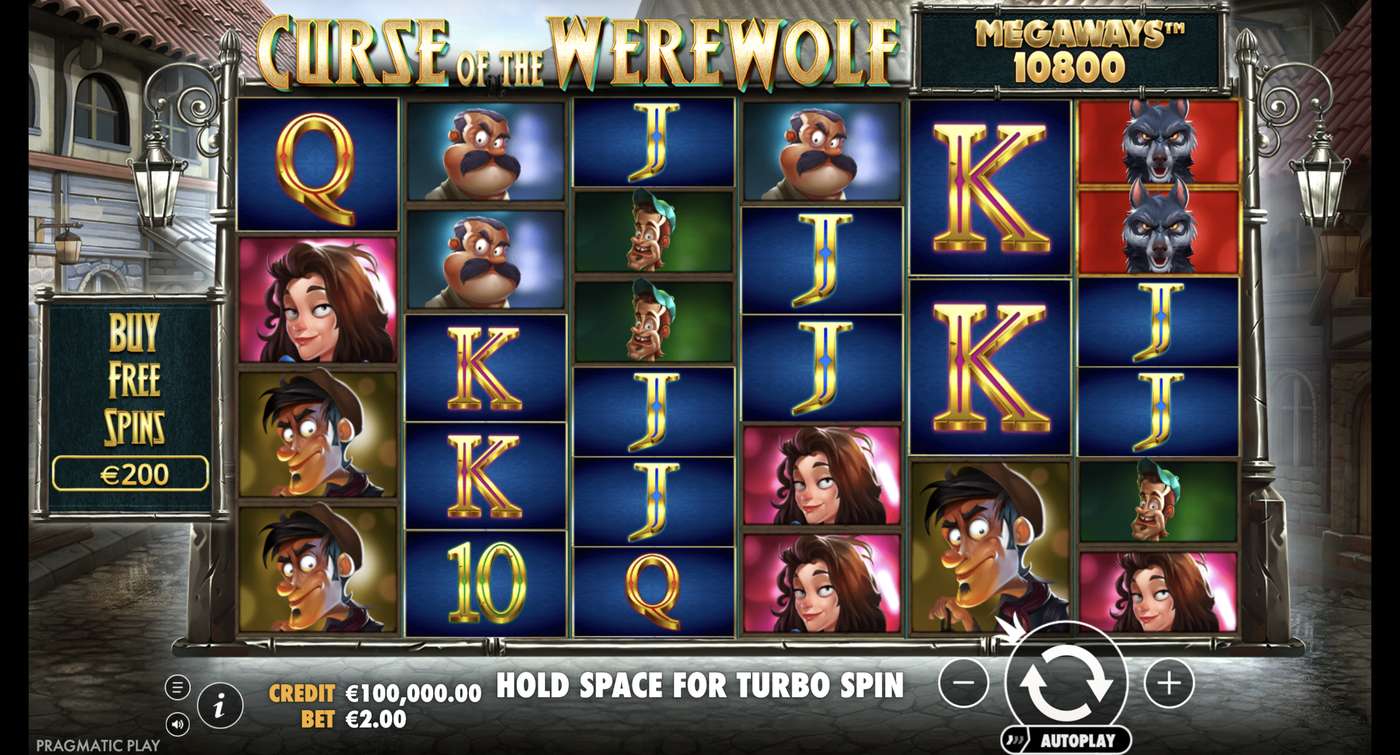Enable turbo spin mode
The image size is (1400, 755).
coord(700,686)
